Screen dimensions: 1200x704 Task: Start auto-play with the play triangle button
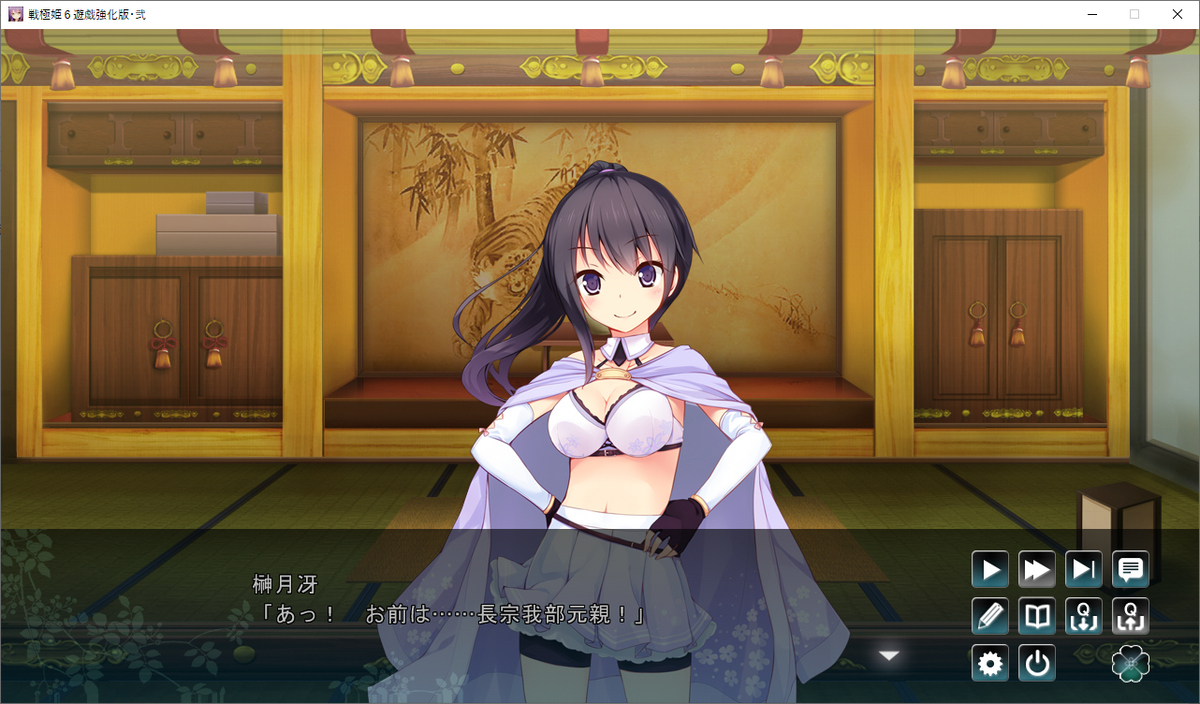(x=990, y=570)
